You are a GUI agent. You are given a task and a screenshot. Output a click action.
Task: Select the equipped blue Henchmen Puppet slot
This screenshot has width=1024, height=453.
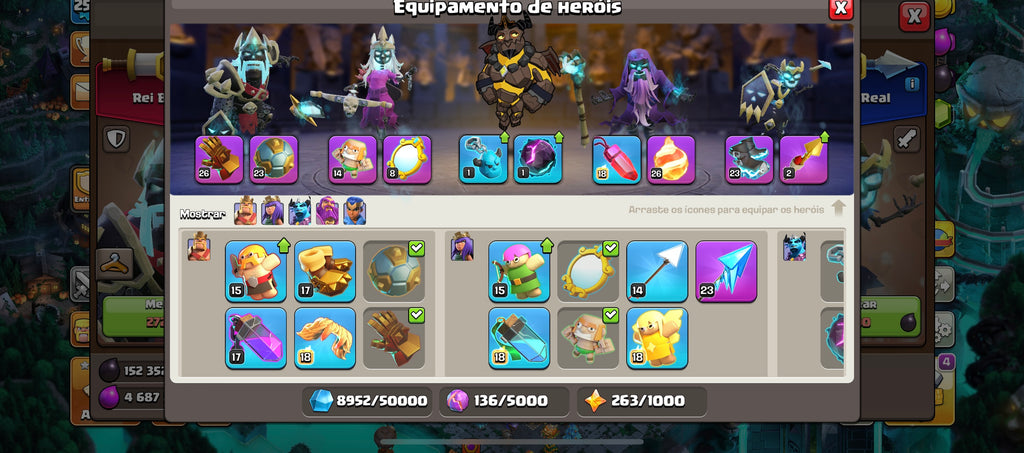point(483,160)
